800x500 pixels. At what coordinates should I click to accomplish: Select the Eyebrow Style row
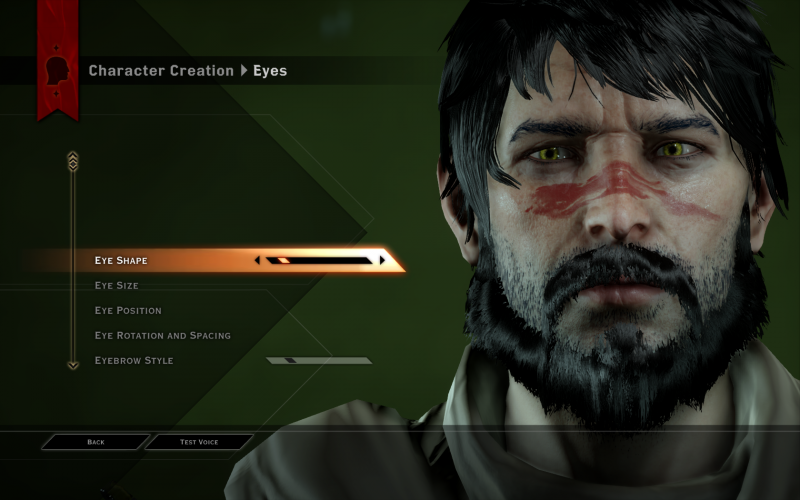pos(134,361)
